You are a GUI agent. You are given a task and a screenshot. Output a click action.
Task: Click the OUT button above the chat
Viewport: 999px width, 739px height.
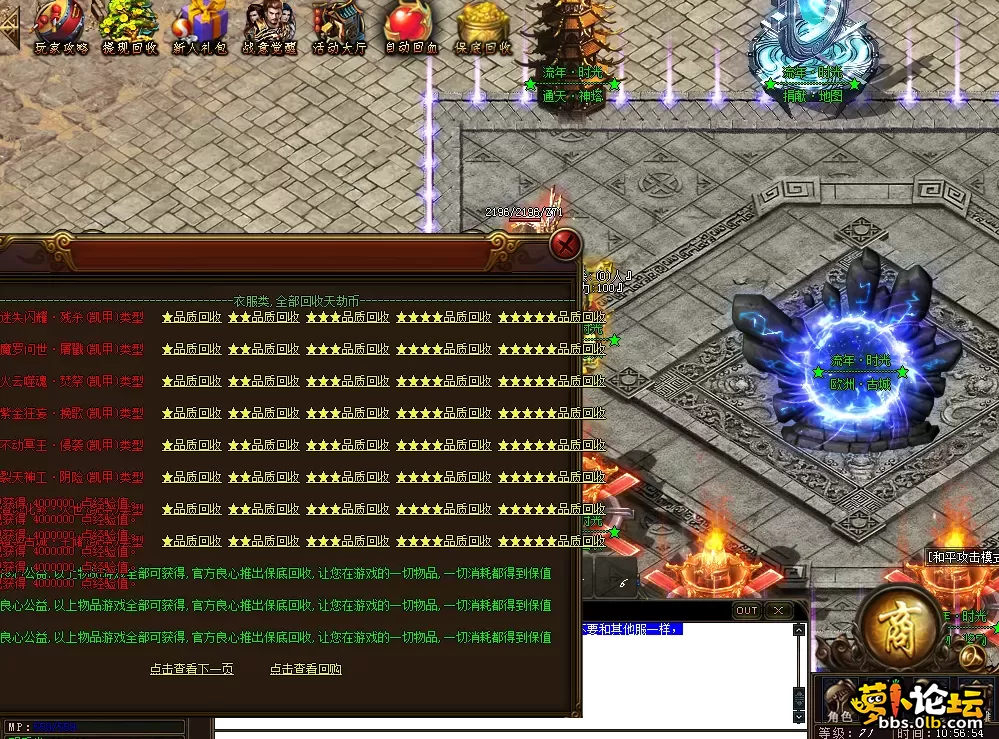[747, 611]
